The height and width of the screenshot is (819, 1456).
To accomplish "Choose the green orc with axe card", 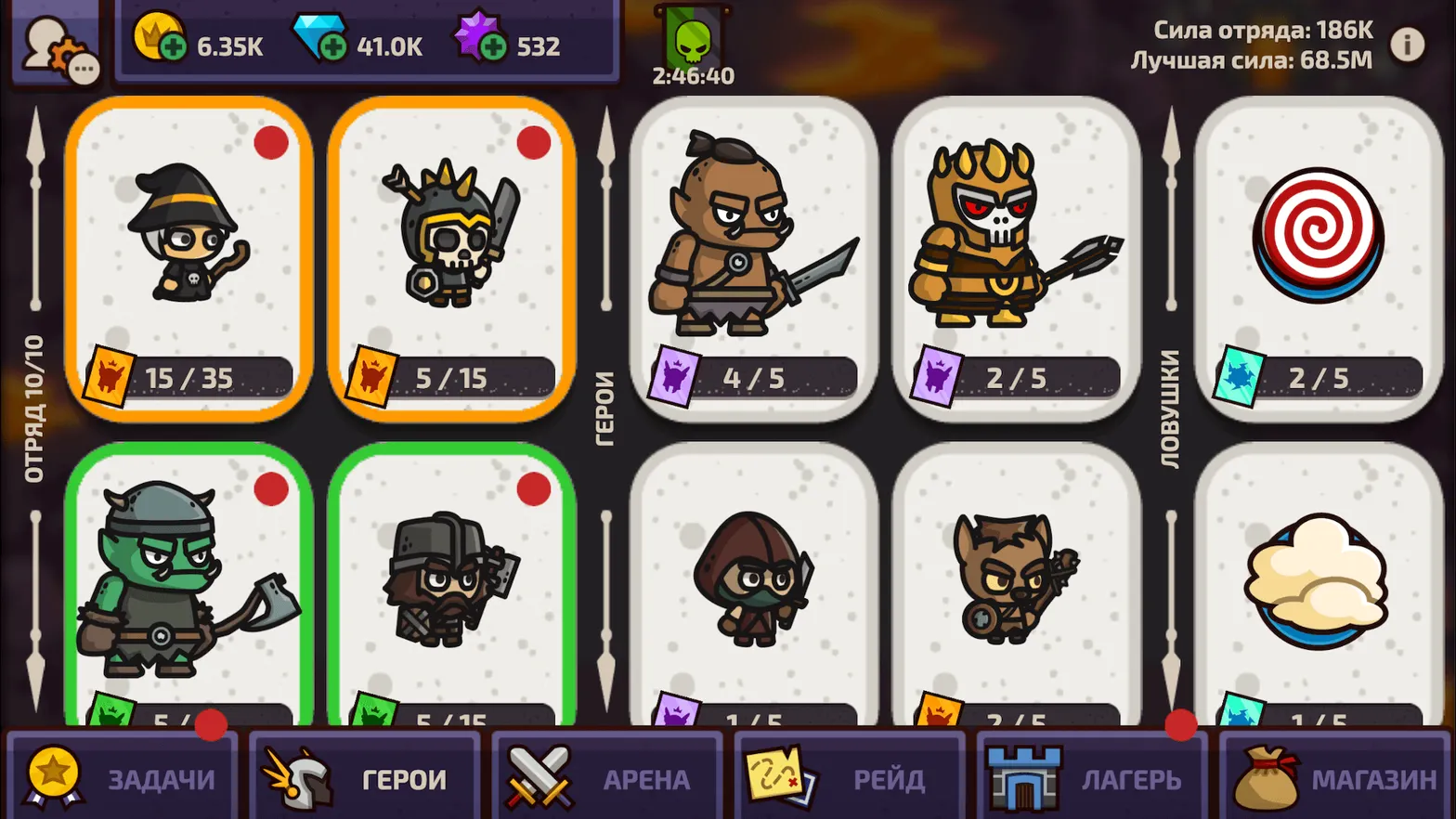I will pyautogui.click(x=189, y=585).
